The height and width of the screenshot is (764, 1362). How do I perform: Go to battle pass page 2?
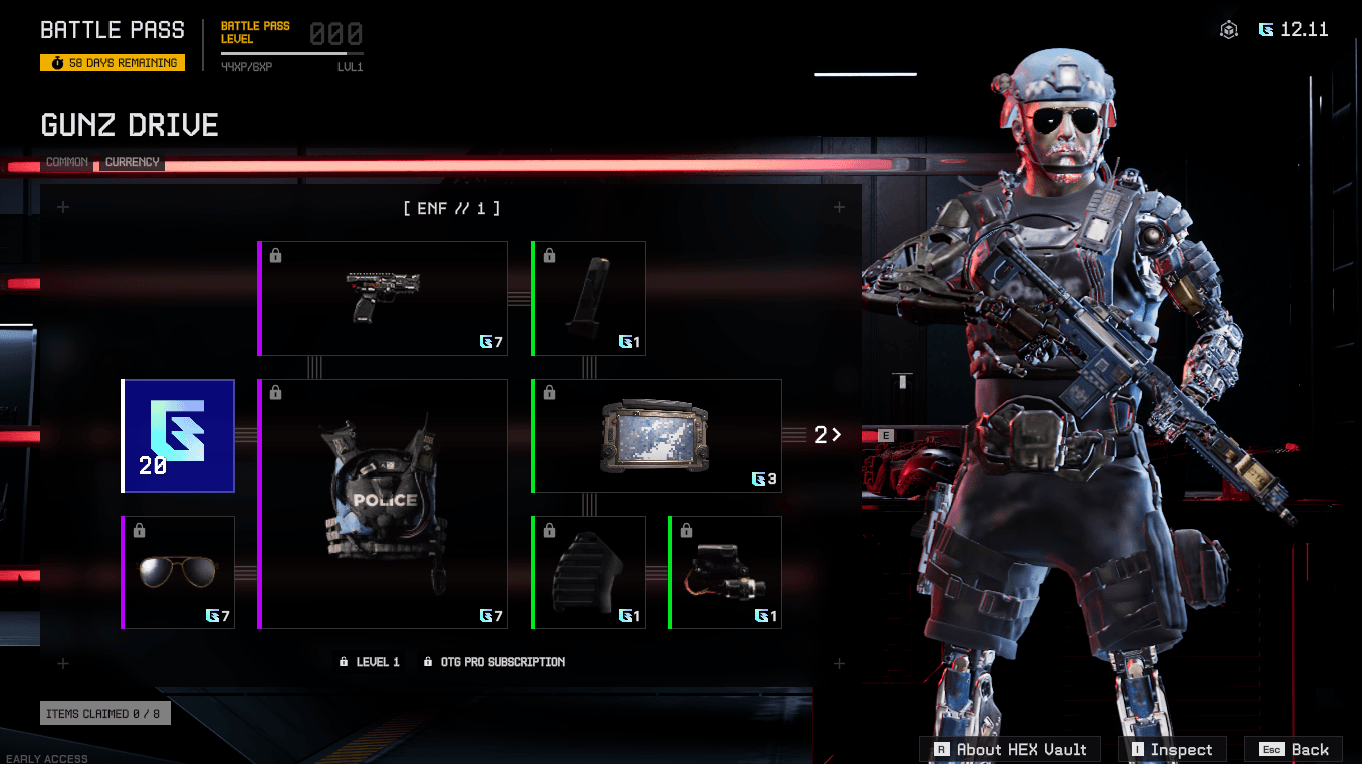[827, 435]
